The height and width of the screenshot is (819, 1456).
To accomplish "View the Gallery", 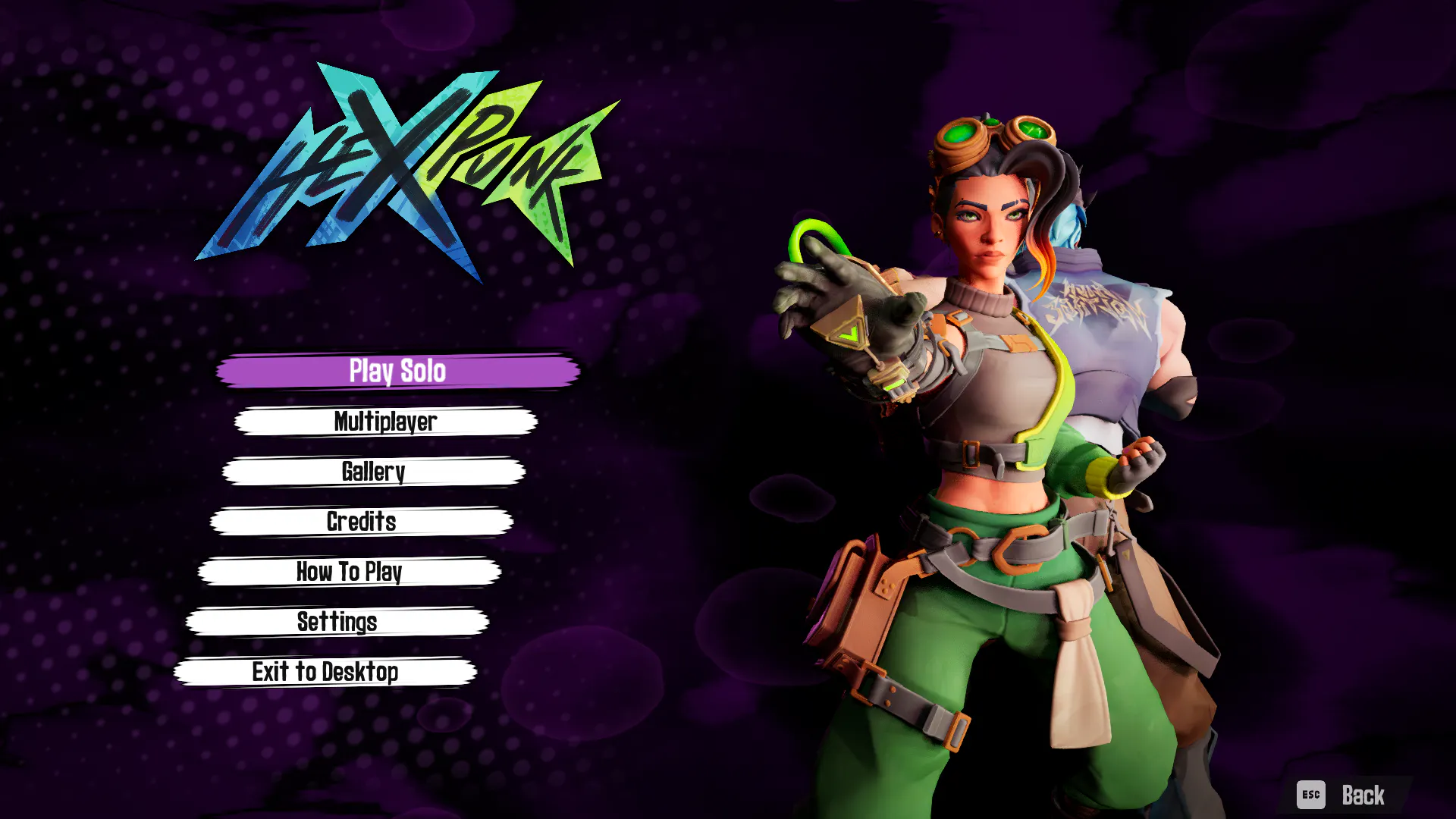I will click(373, 472).
